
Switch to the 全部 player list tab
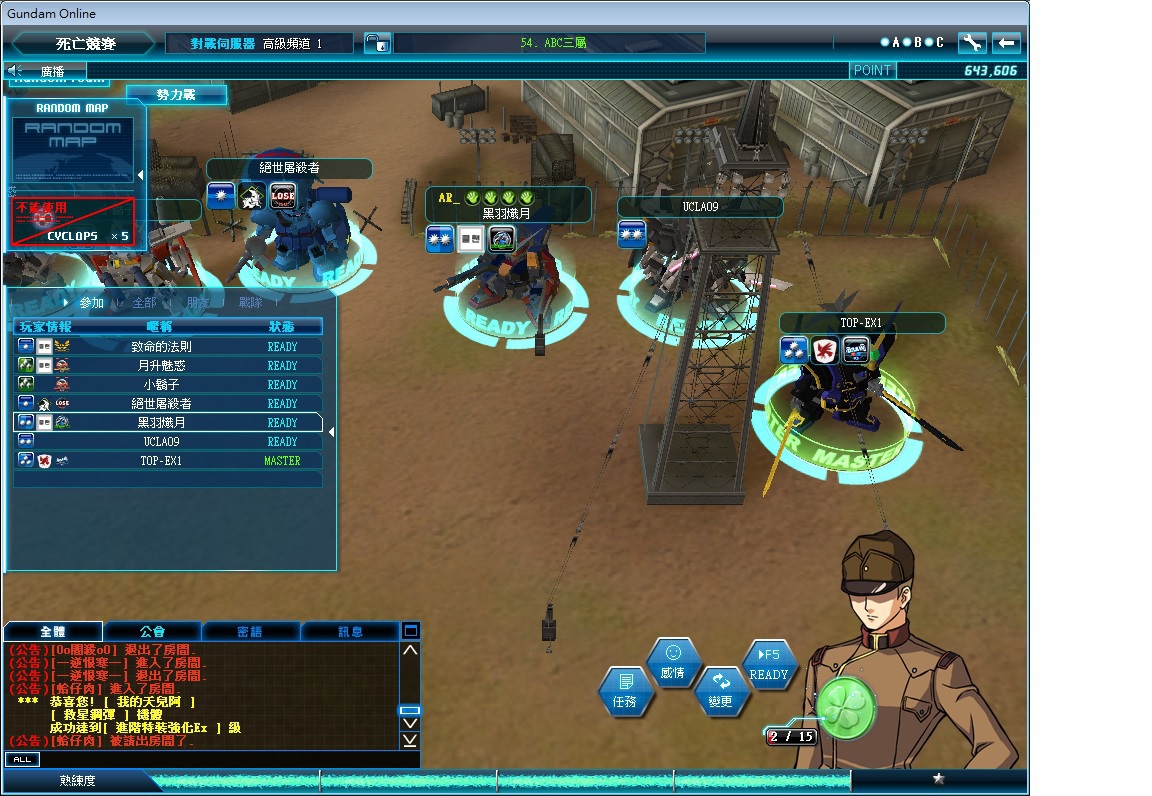[x=144, y=302]
